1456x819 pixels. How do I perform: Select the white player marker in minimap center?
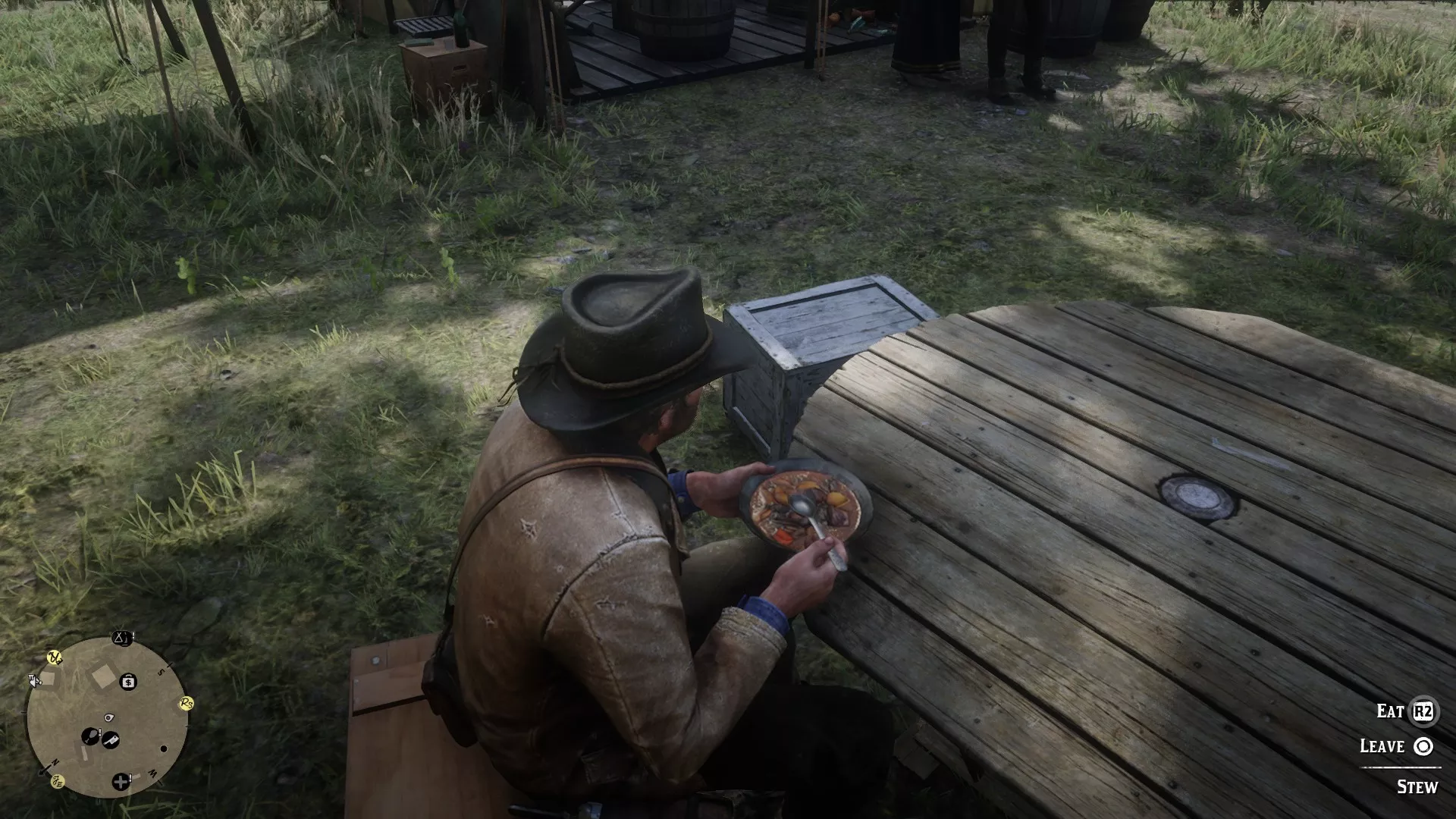point(108,717)
